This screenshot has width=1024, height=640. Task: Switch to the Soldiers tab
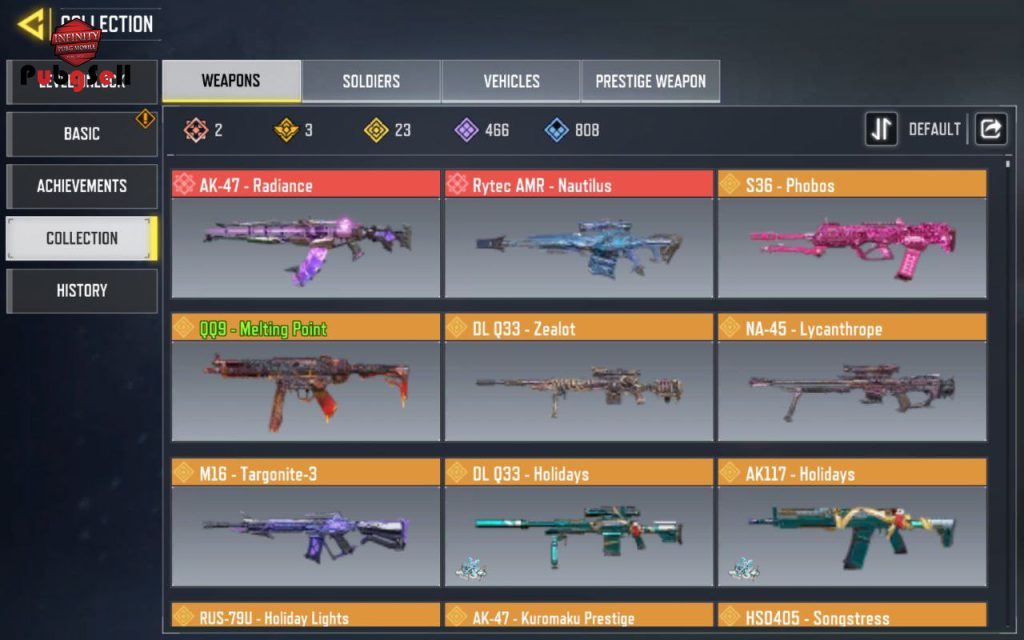tap(371, 81)
